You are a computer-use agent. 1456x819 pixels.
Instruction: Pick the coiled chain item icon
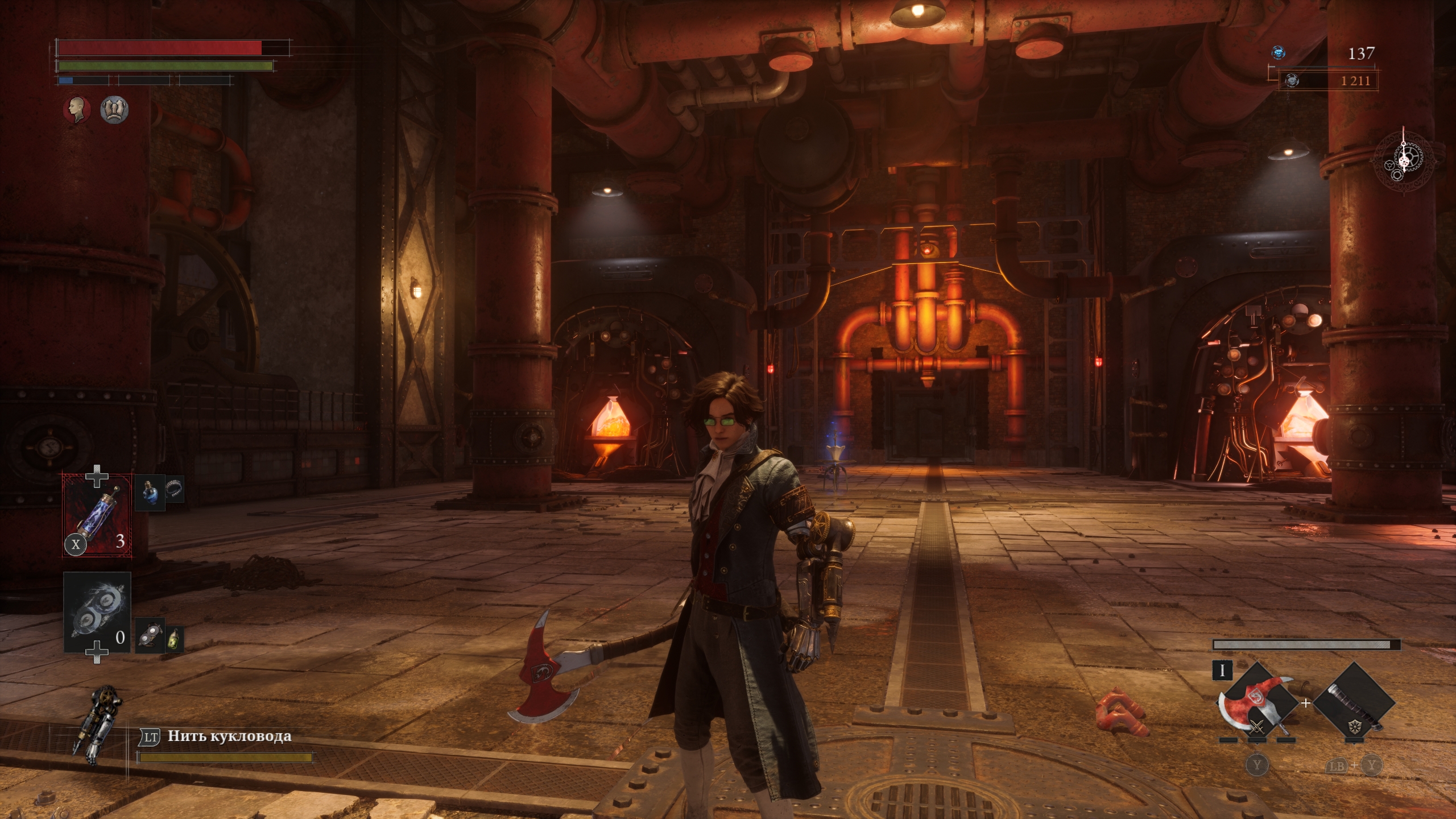coord(175,489)
